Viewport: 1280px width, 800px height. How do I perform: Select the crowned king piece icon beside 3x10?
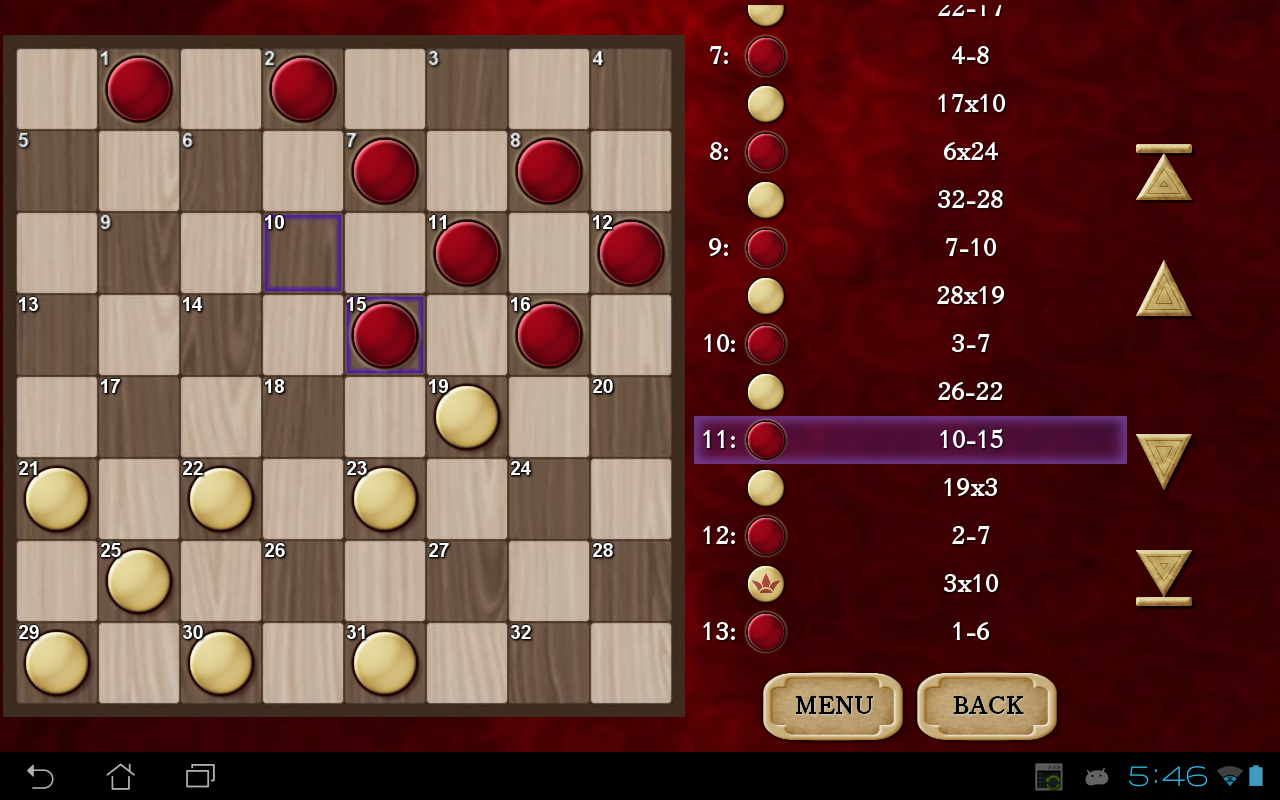click(765, 584)
